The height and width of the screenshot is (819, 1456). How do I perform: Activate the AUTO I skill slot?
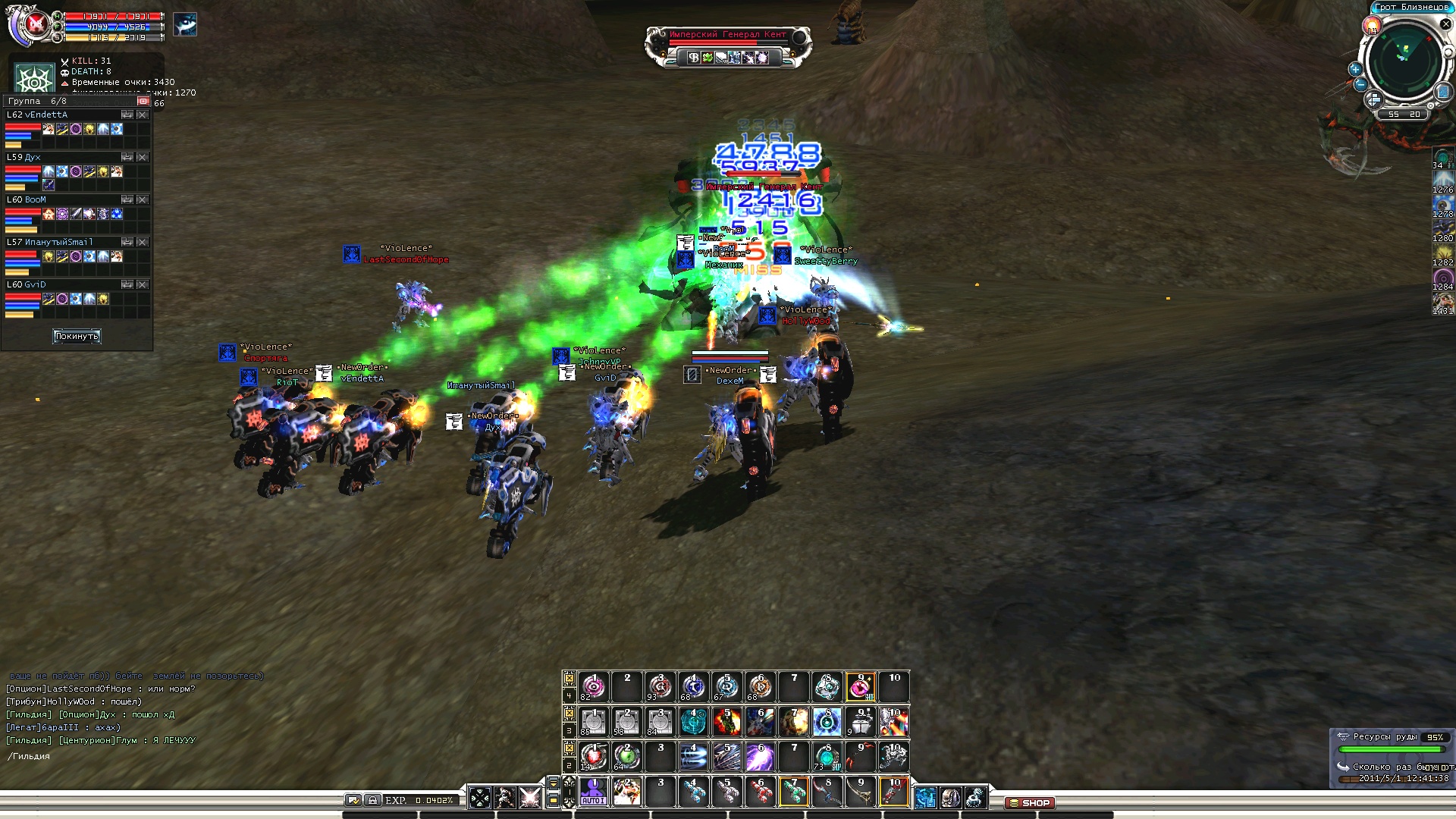pos(594,792)
